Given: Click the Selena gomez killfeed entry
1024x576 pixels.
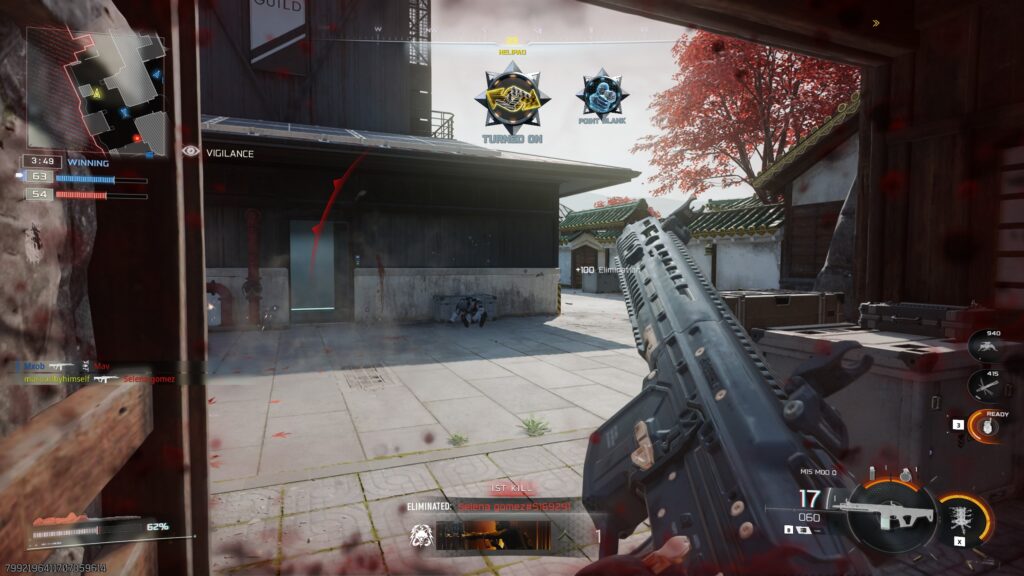Looking at the screenshot, I should point(146,379).
